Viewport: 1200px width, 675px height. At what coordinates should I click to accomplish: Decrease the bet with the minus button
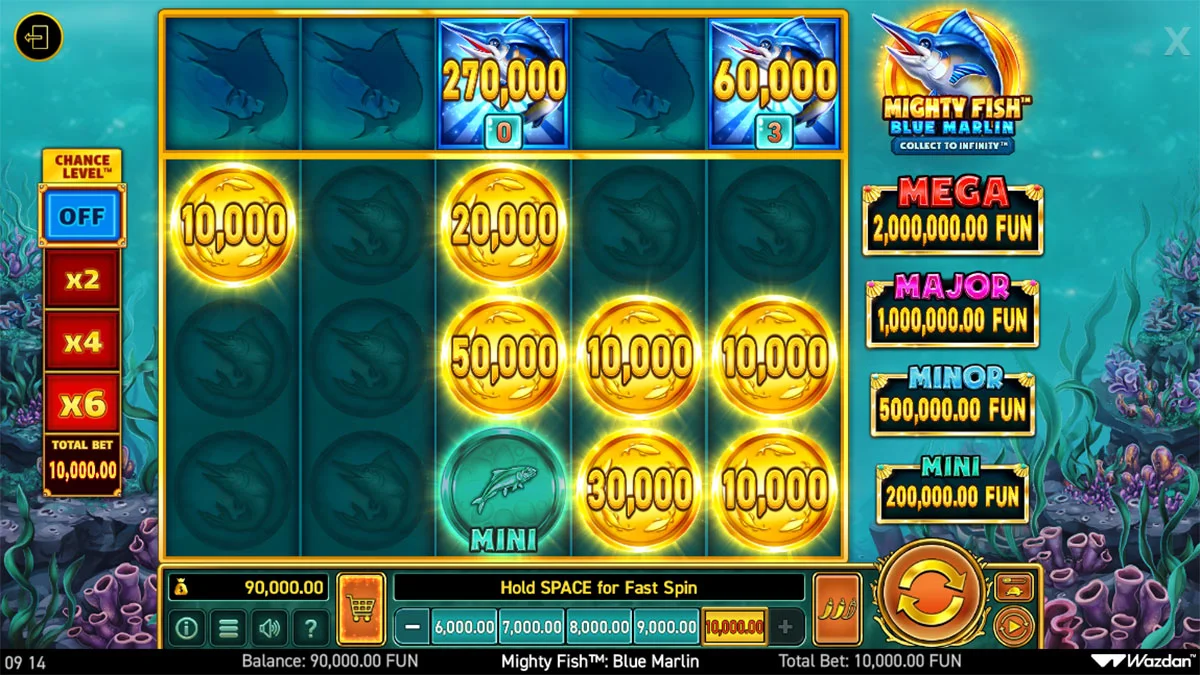(x=412, y=628)
